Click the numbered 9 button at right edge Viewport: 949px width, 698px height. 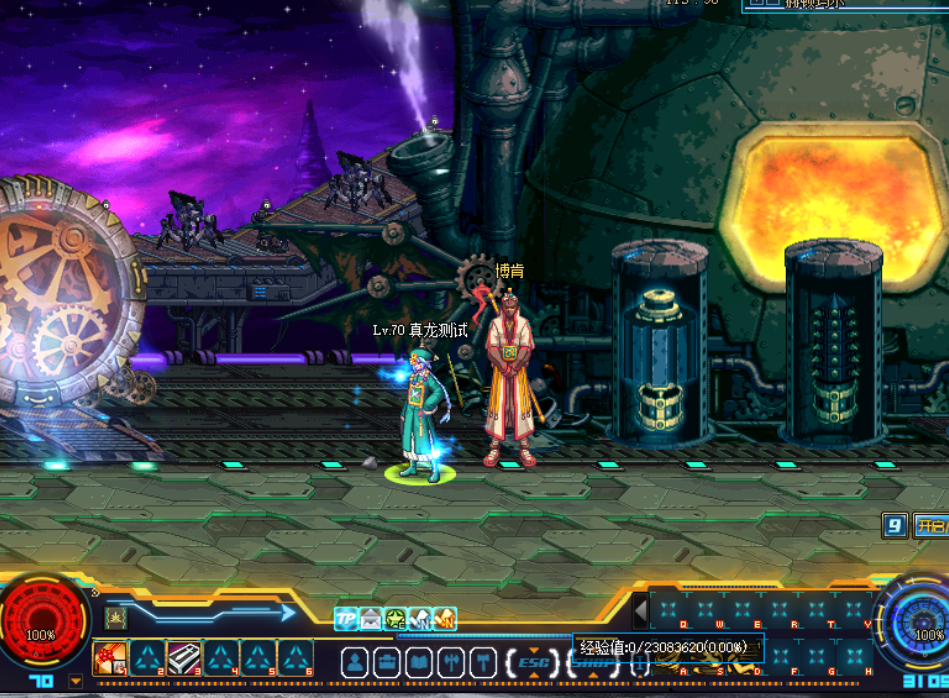(895, 526)
